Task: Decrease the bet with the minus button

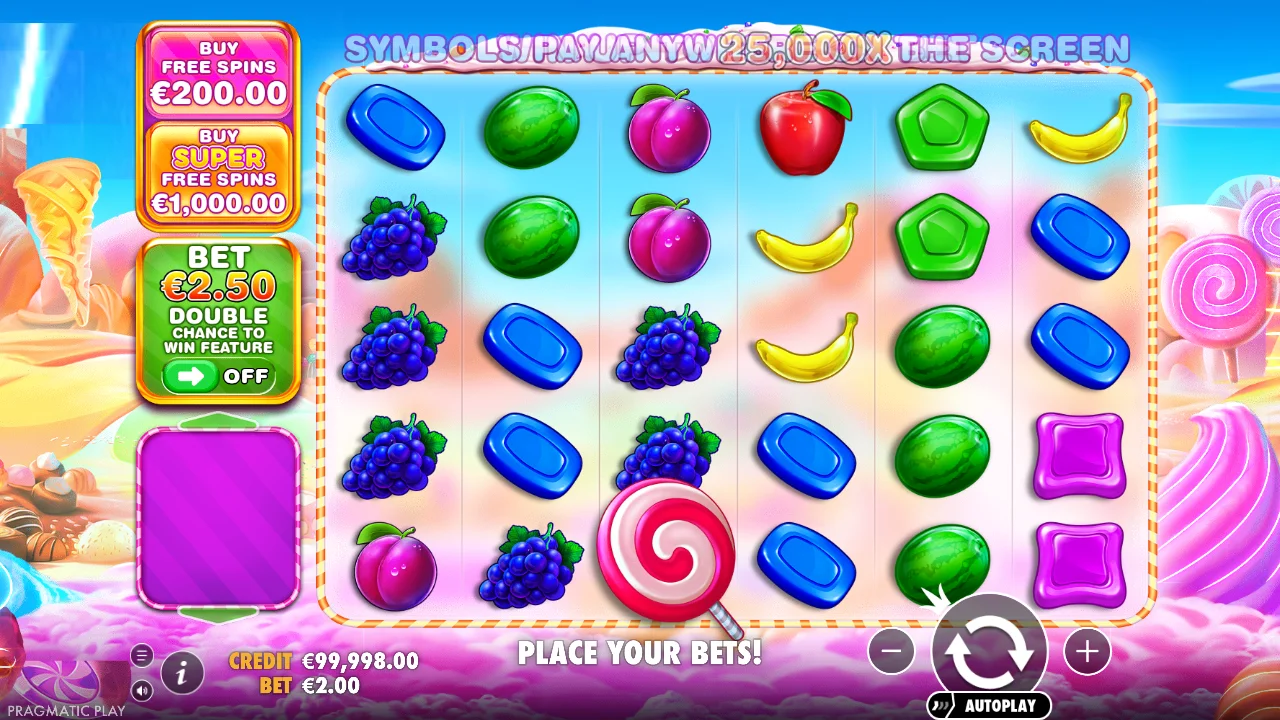Action: [891, 652]
